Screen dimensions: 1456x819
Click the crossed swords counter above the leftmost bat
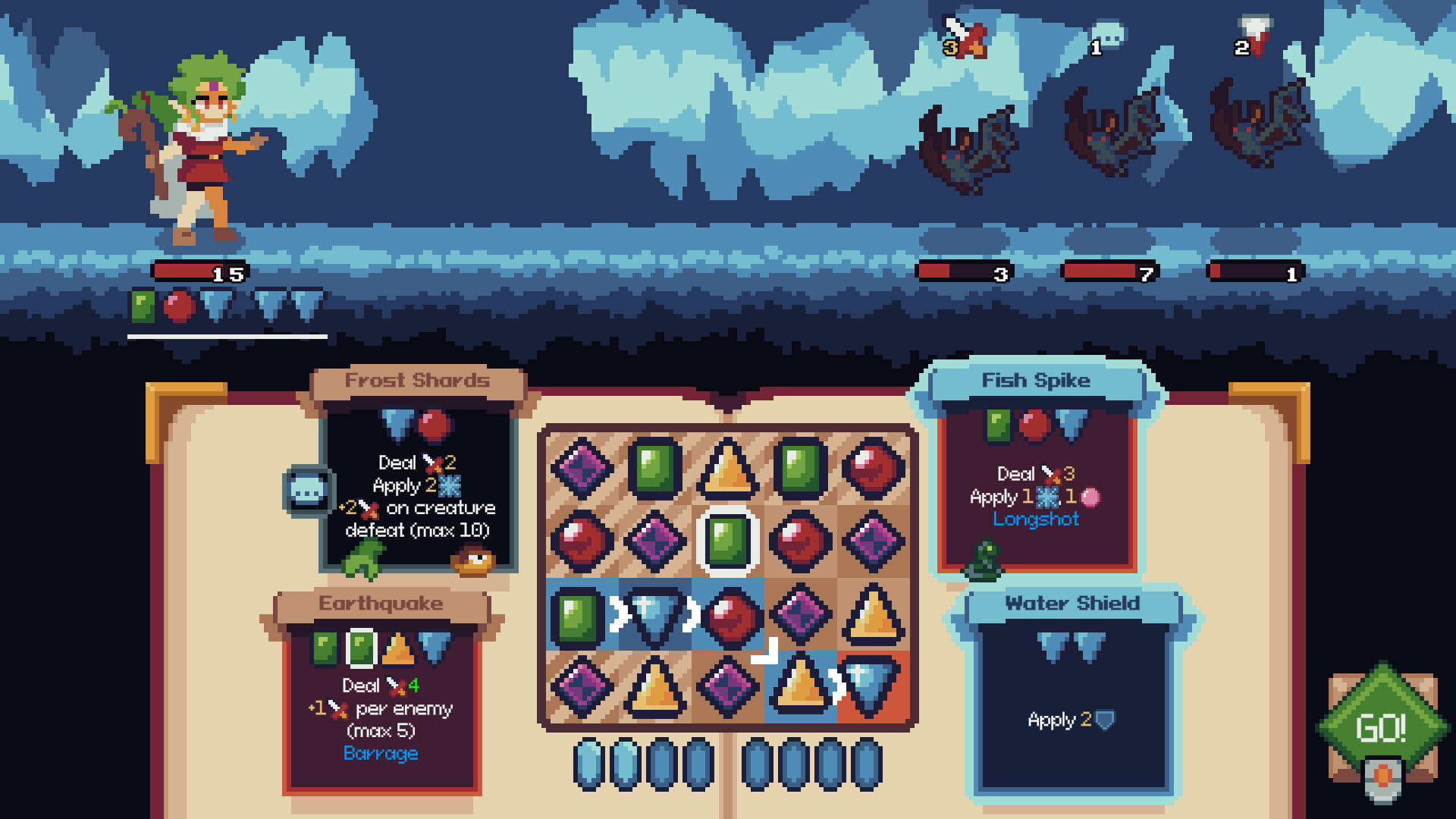click(x=965, y=38)
